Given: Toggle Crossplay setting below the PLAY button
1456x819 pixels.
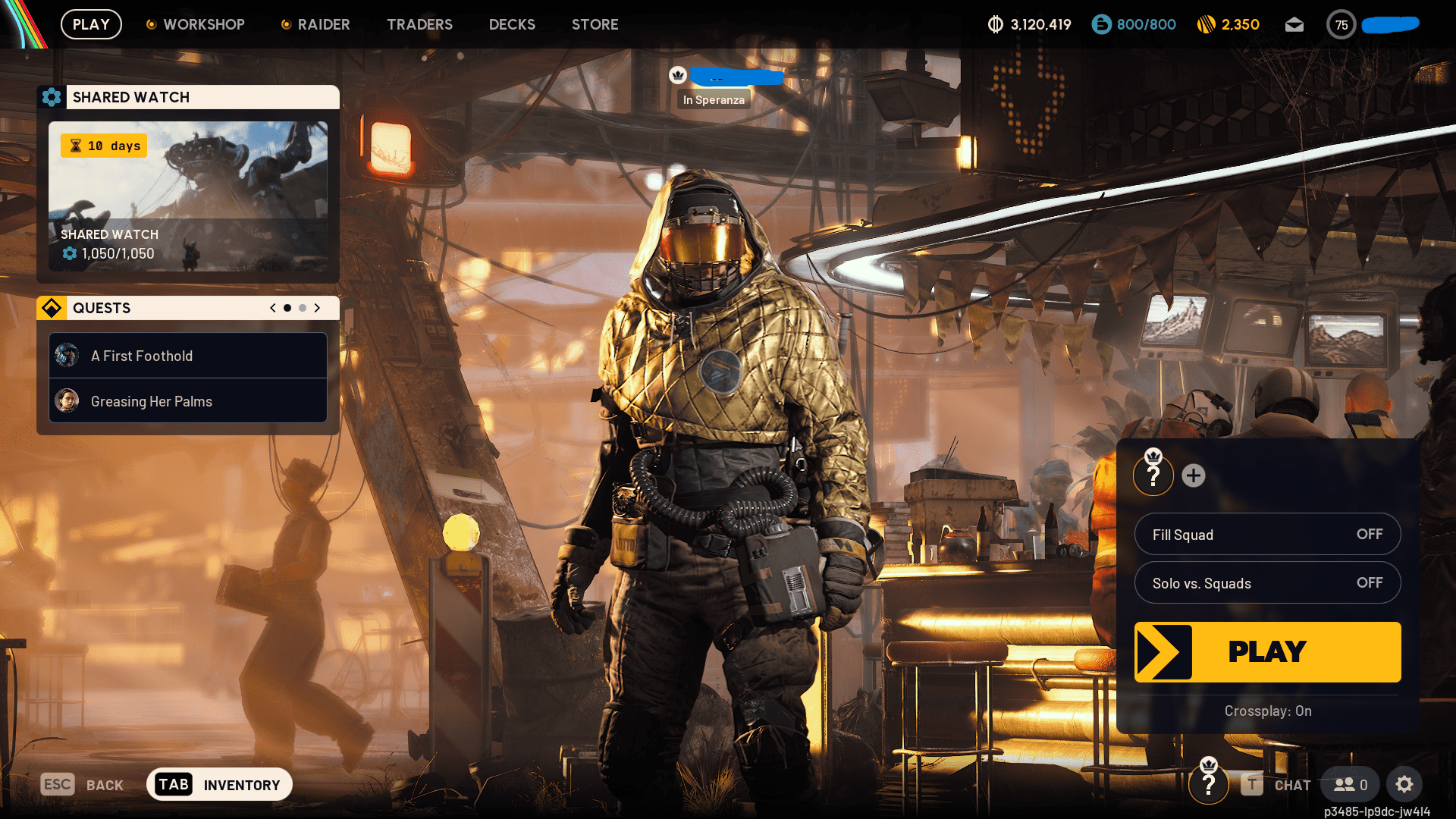Looking at the screenshot, I should tap(1267, 711).
